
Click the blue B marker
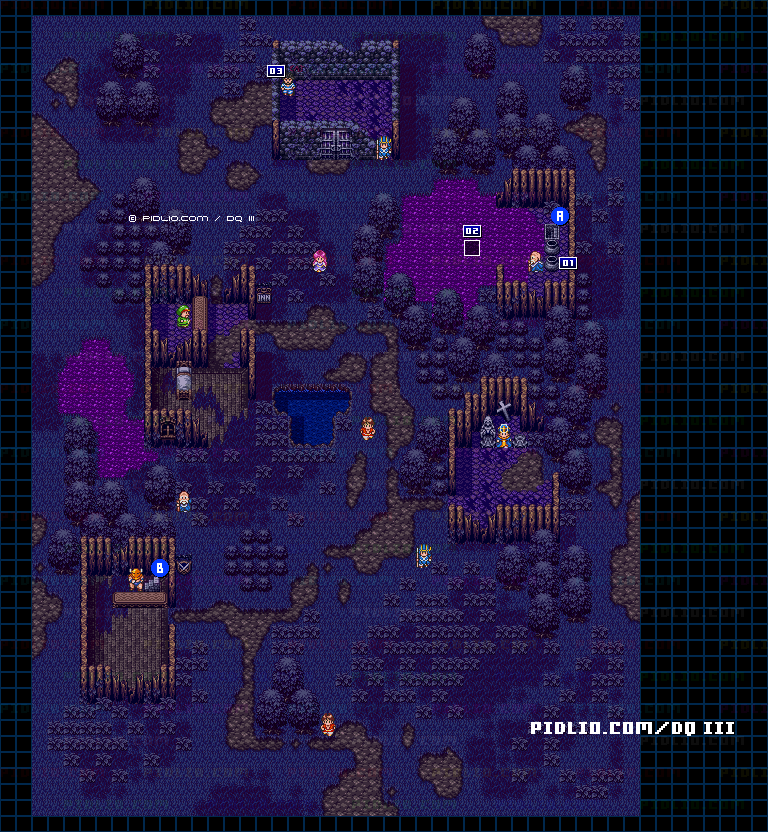point(159,568)
